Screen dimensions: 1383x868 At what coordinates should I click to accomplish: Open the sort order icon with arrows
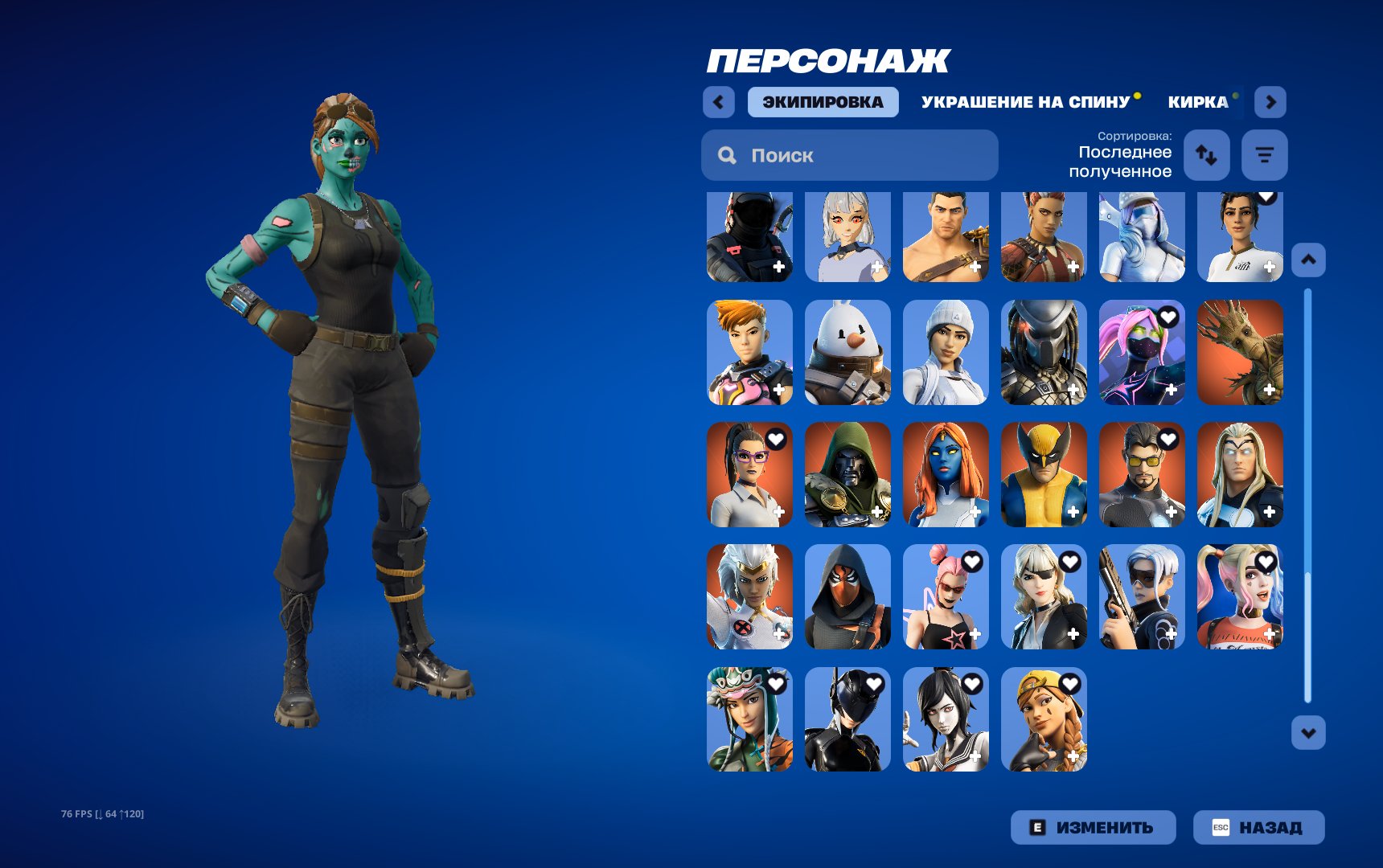coord(1205,155)
